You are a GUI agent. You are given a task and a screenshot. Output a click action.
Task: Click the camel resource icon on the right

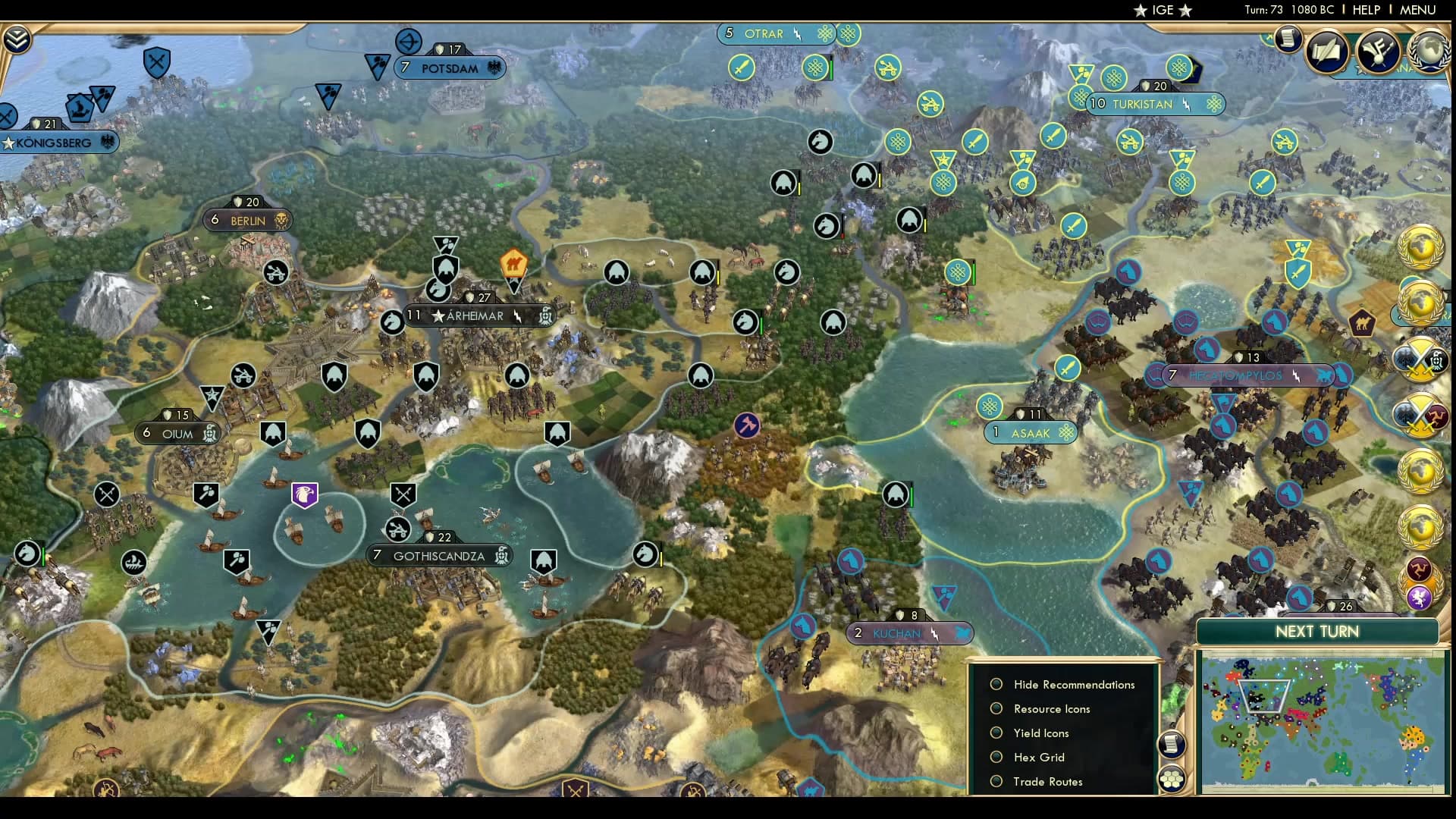coord(1362,322)
